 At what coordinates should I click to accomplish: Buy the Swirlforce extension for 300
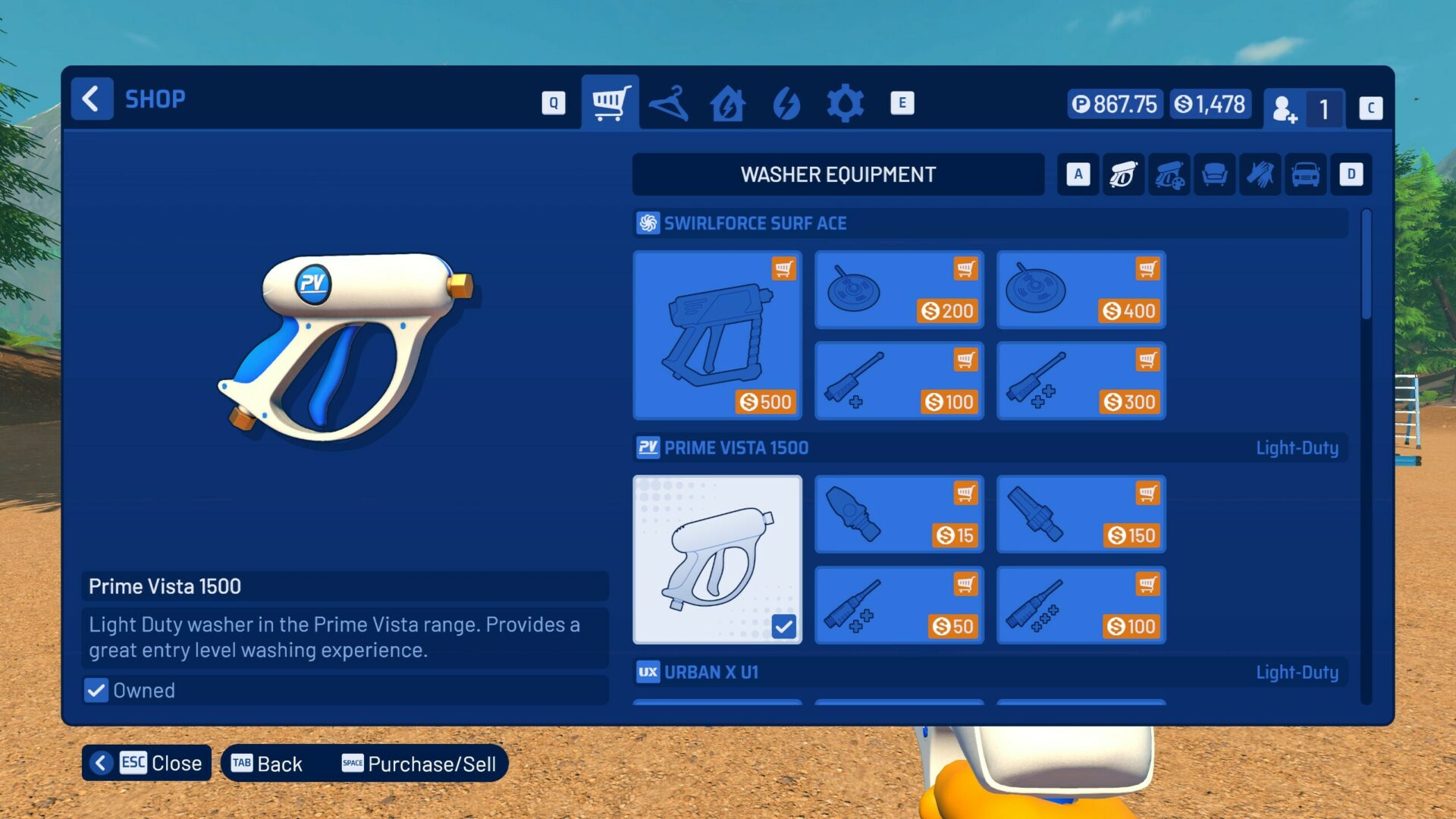[x=1081, y=381]
